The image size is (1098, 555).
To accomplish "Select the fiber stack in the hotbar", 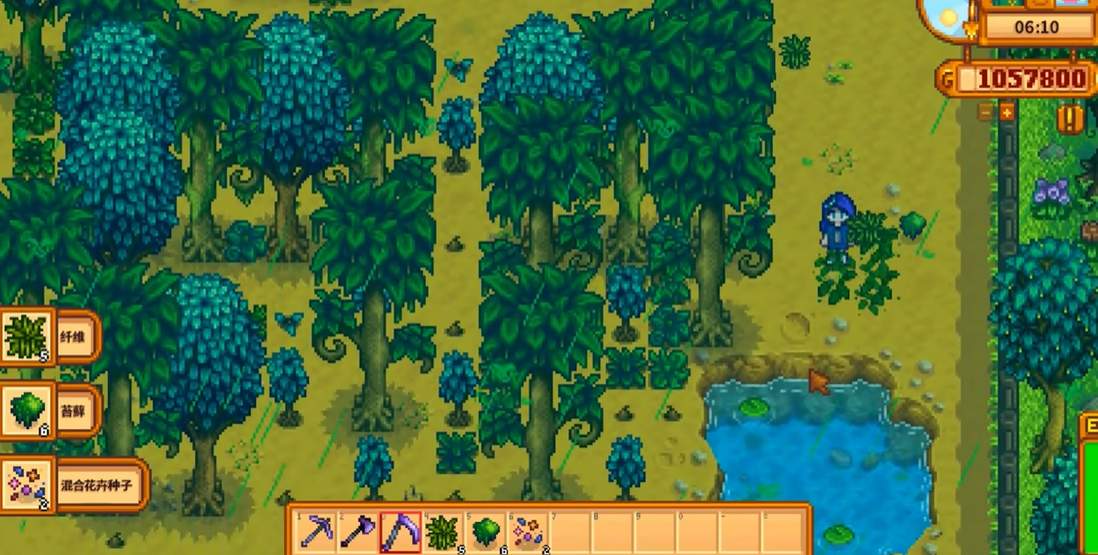I will (x=442, y=530).
